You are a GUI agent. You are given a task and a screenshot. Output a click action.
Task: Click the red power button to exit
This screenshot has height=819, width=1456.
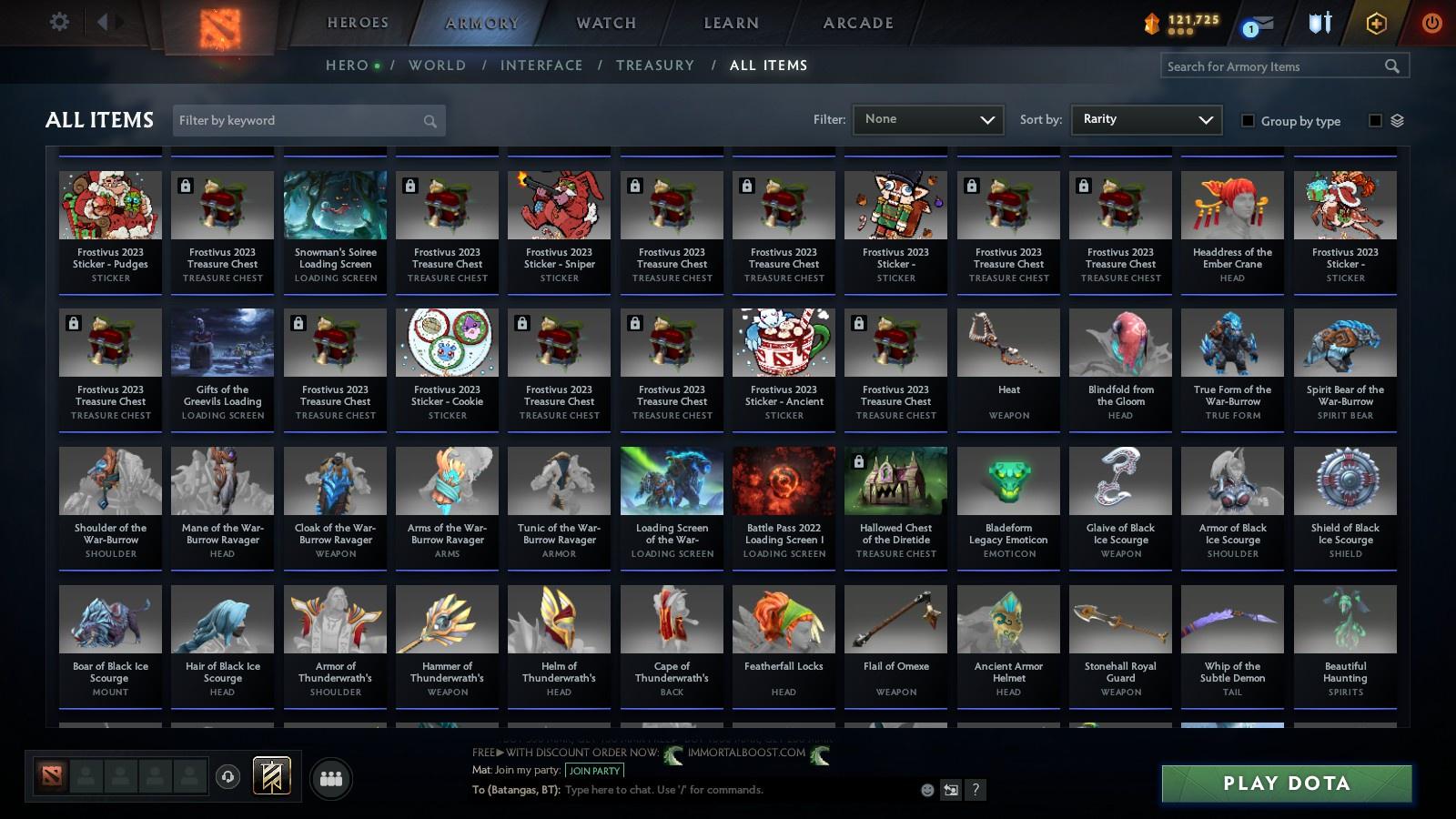[1431, 23]
